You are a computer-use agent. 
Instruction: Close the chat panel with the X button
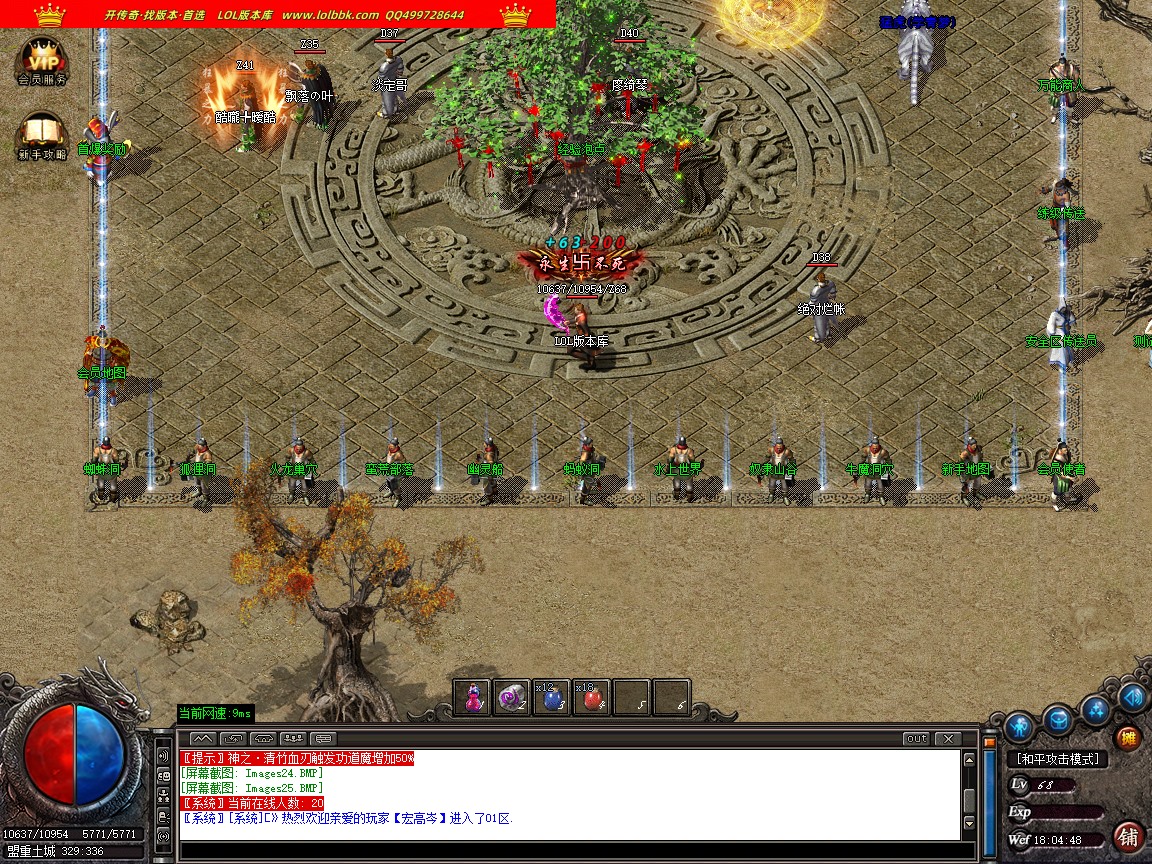click(x=946, y=739)
